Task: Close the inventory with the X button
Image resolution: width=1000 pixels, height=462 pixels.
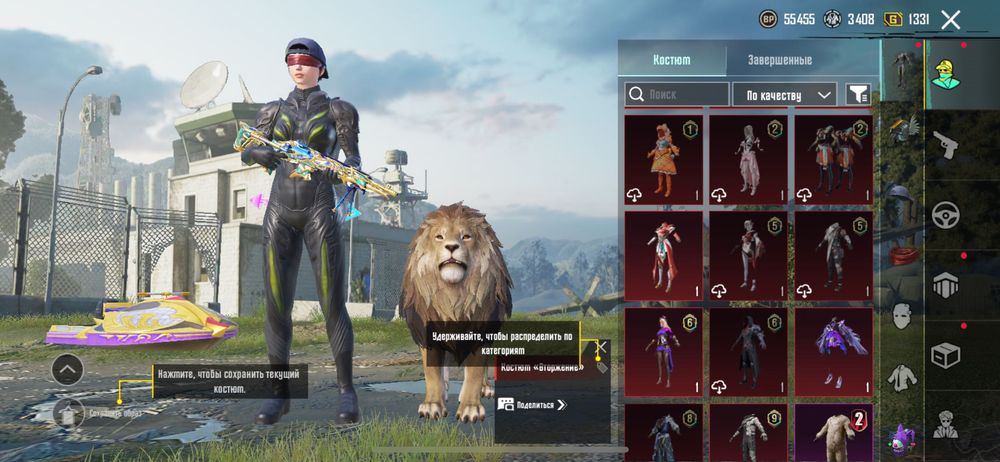Action: tap(951, 19)
